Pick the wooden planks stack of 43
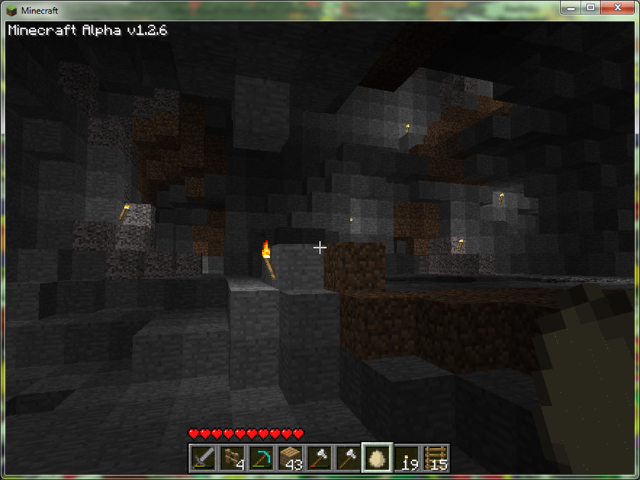Viewport: 640px width, 480px height. click(291, 458)
